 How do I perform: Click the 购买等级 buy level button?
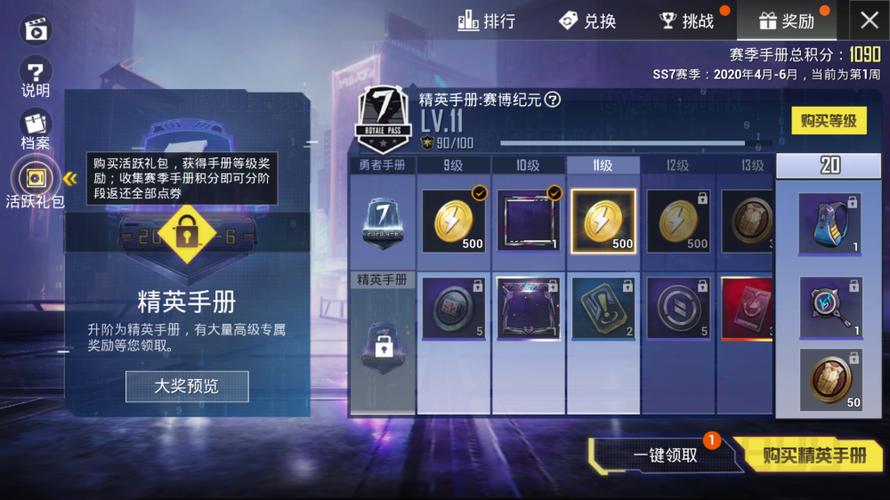(x=829, y=121)
